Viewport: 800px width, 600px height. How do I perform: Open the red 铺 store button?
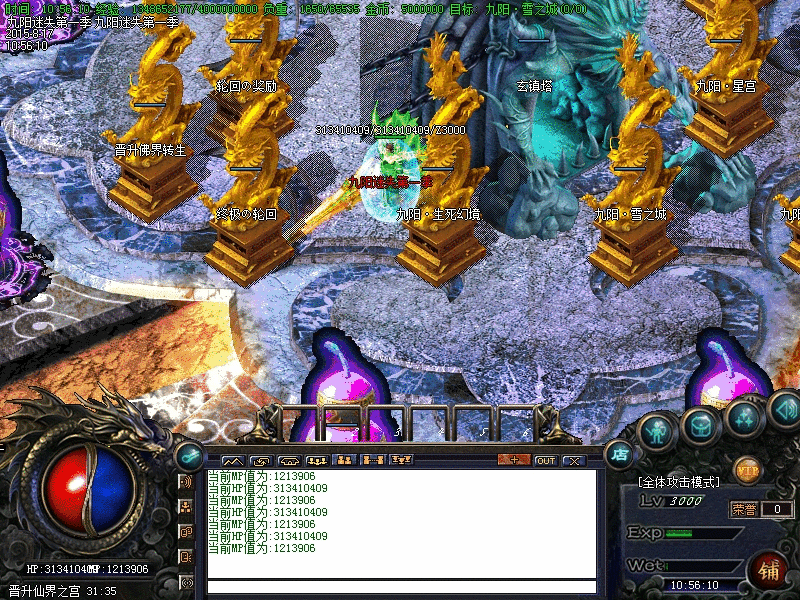click(x=770, y=570)
